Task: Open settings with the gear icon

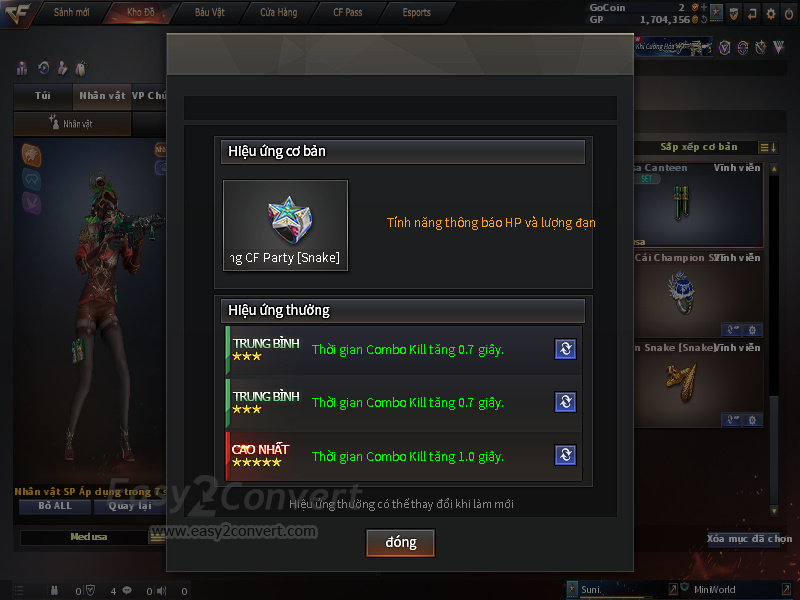Action: pyautogui.click(x=770, y=14)
